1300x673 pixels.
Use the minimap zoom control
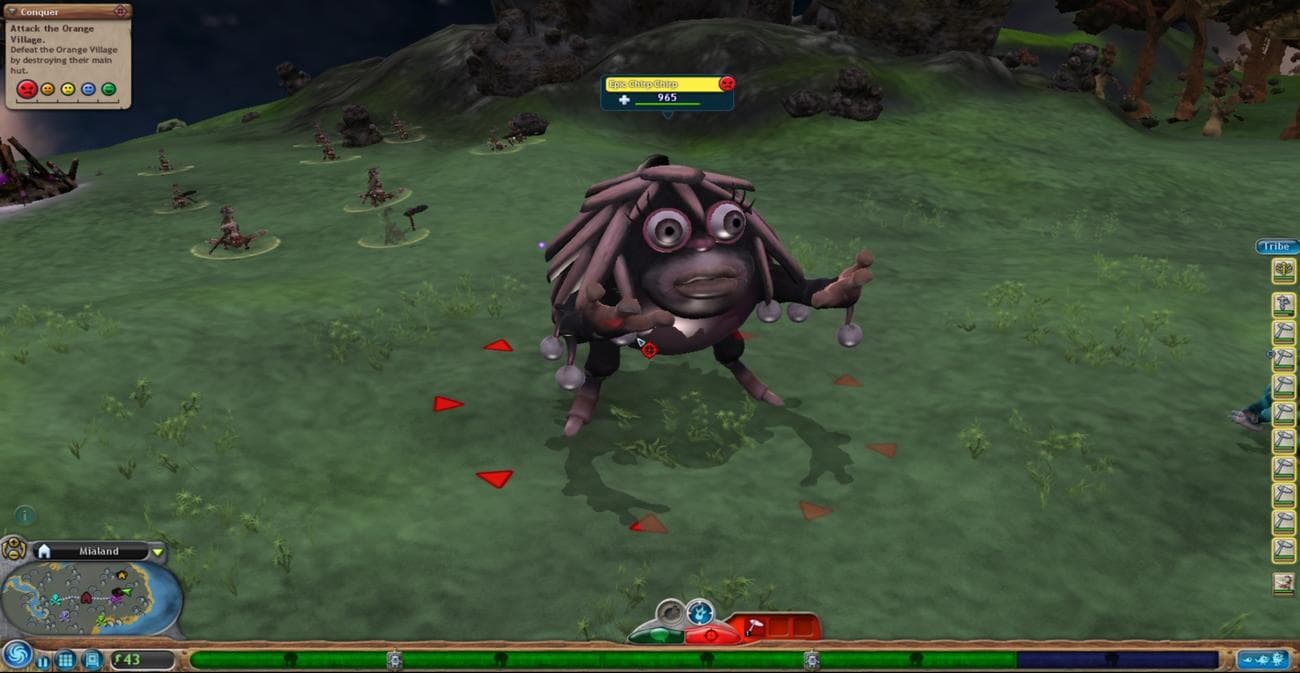click(x=14, y=549)
